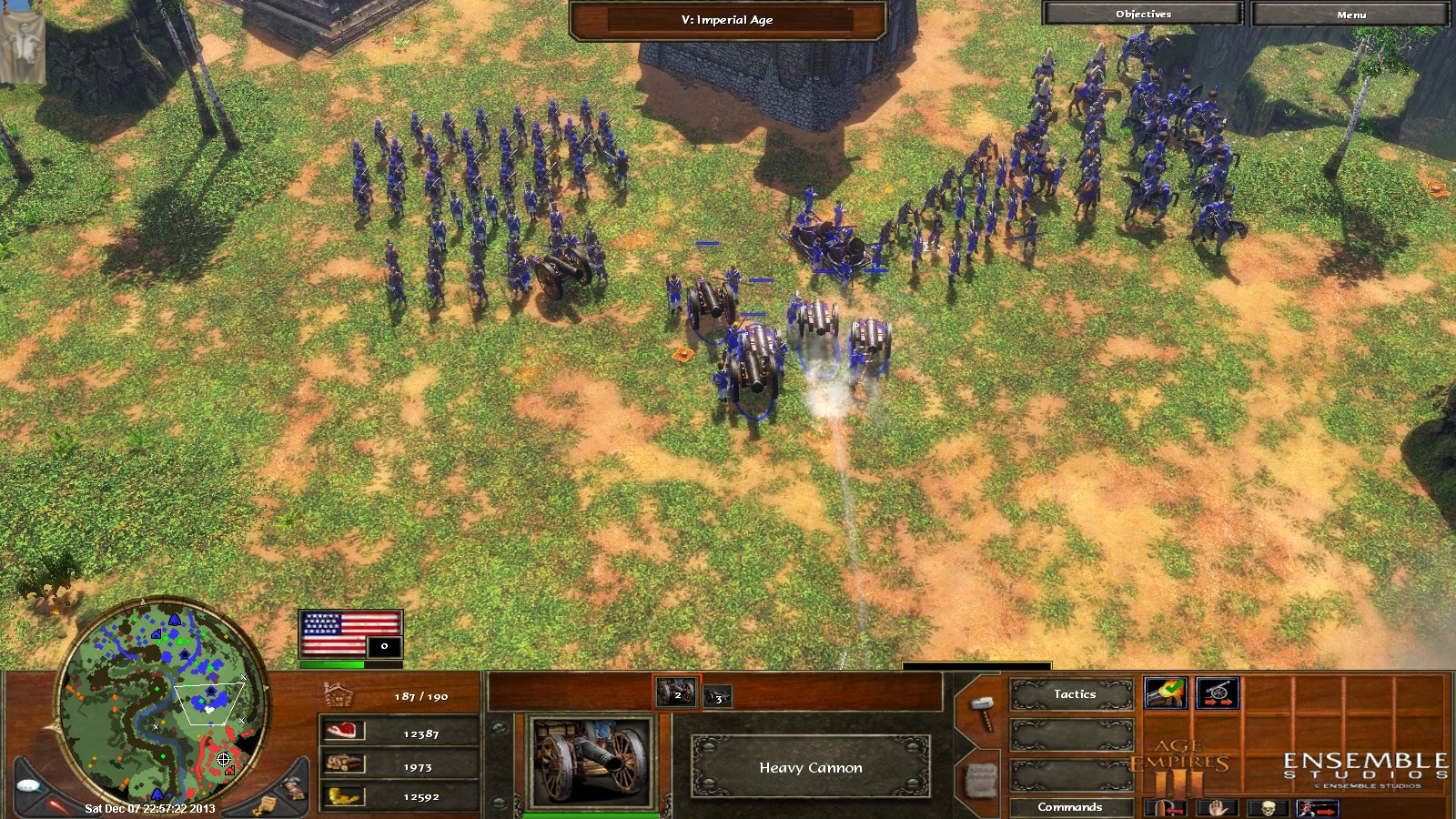Switch cannons to limber movement mode
This screenshot has width=1456, height=819.
tap(1217, 693)
